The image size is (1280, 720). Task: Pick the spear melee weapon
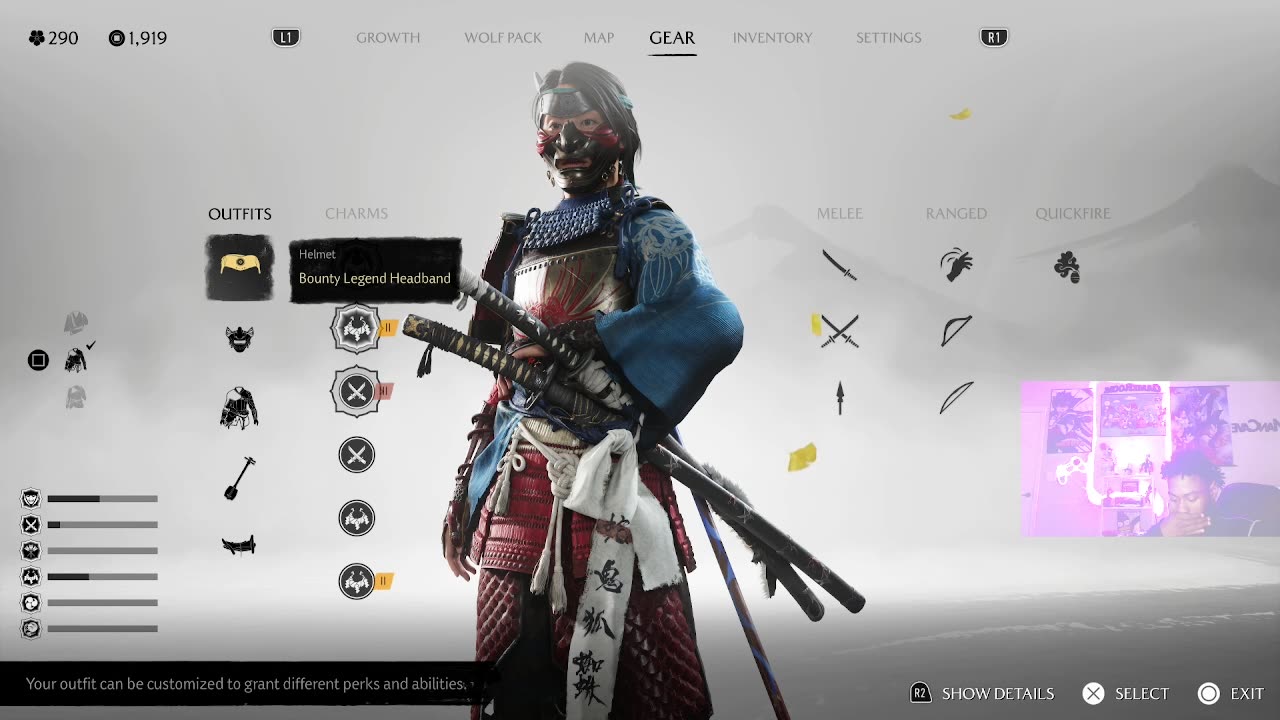click(x=840, y=398)
